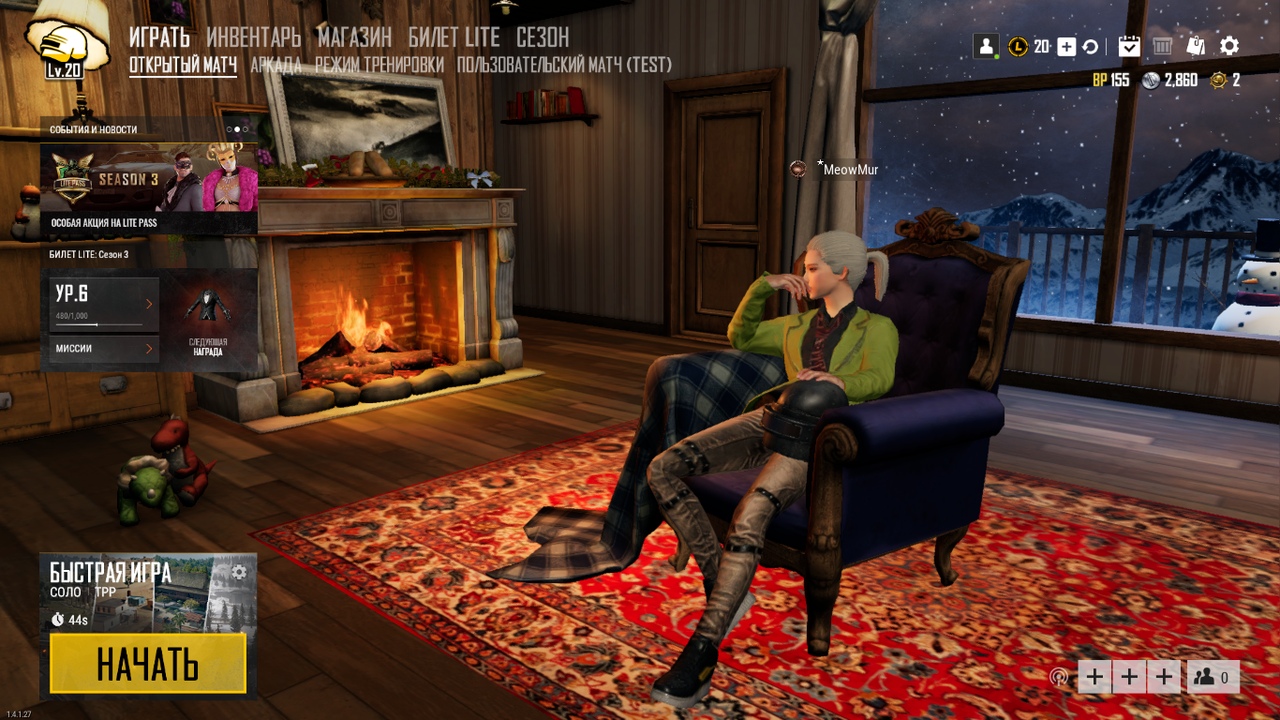Screen dimensions: 1280x720
Task: Open the БИЛЕТ LITE page
Action: coord(454,38)
